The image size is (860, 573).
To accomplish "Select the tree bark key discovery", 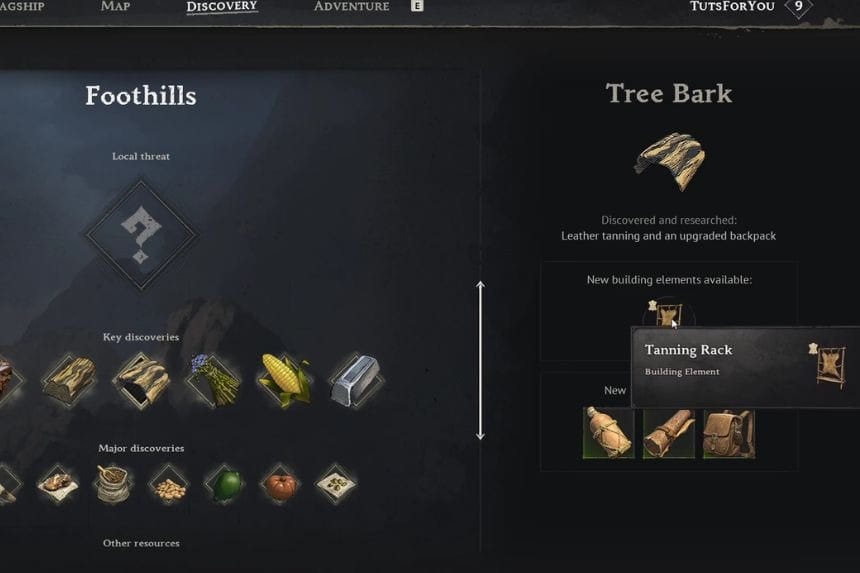I will pyautogui.click(x=141, y=381).
